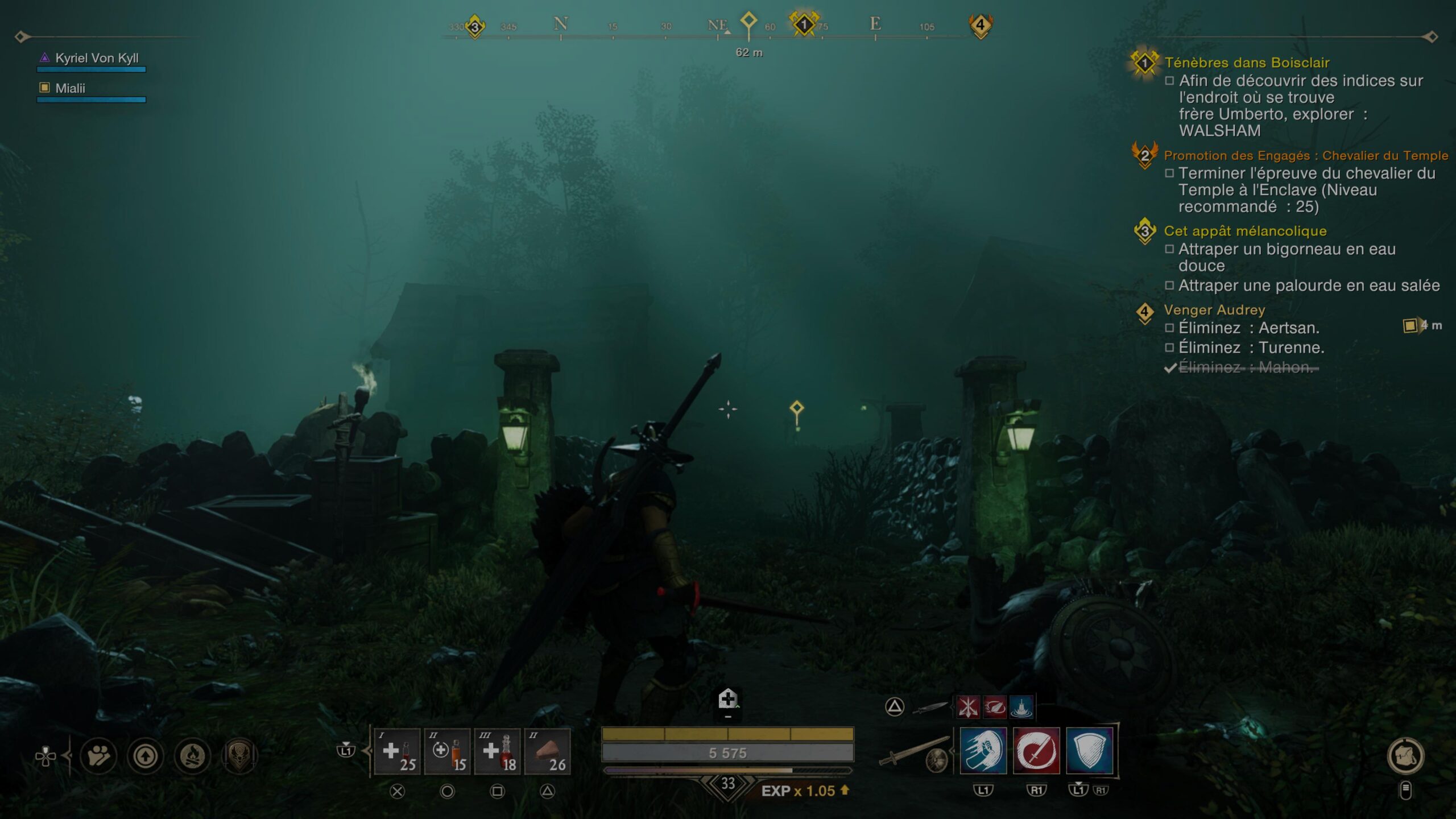Select the Ténèbres dans Boisclair quest
Viewport: 1456px width, 819px height.
click(1246, 63)
